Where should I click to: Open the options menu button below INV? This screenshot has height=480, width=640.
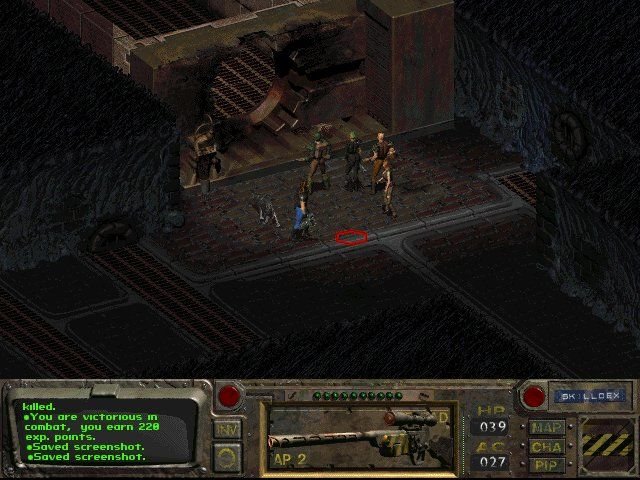tap(227, 456)
